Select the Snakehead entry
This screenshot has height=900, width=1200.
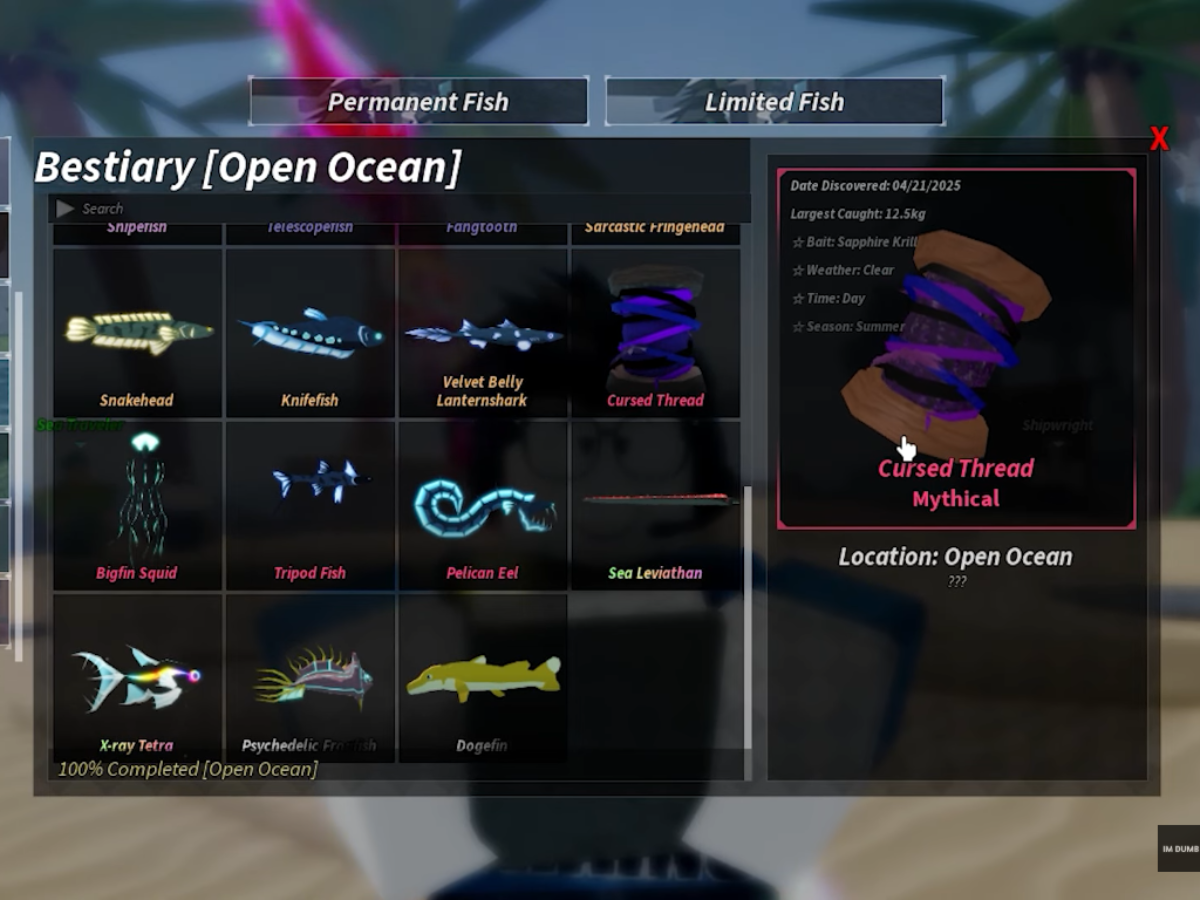tap(137, 333)
